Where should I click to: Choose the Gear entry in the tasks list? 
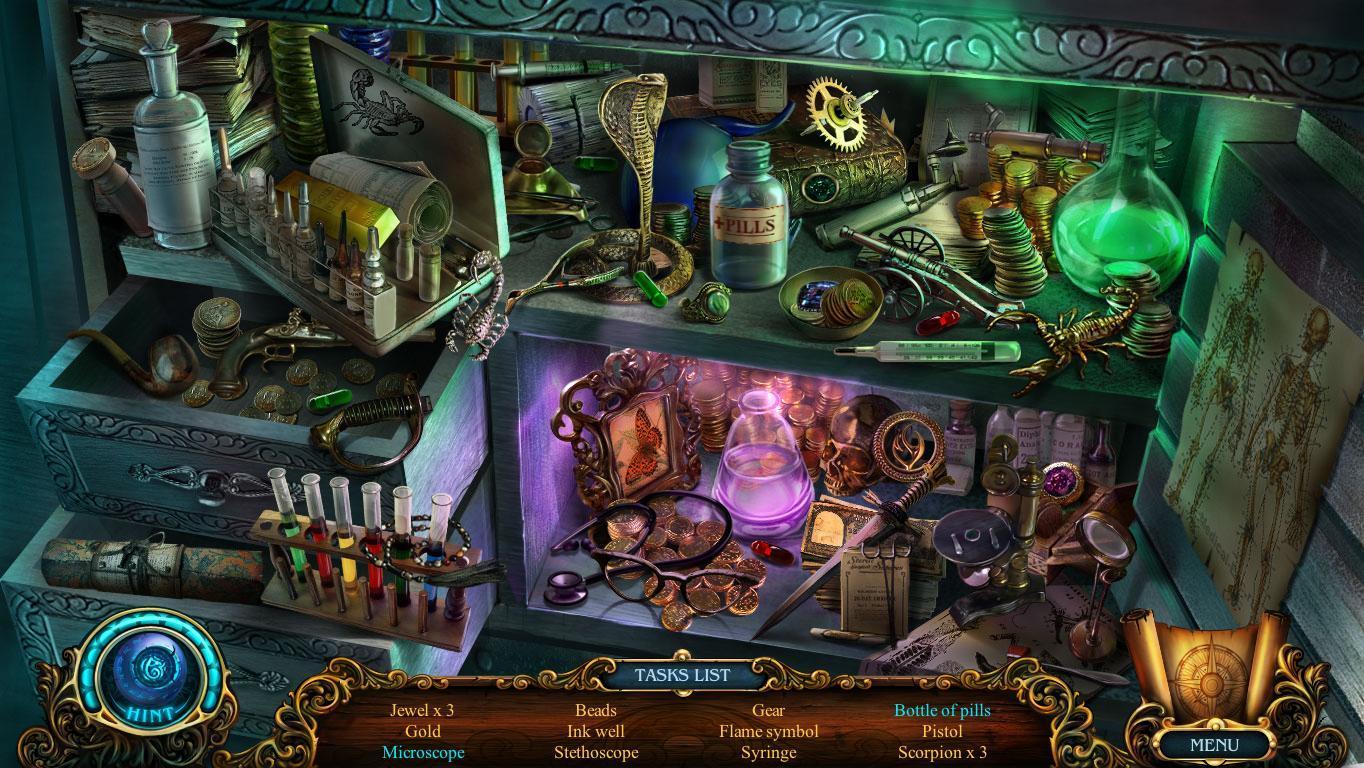pyautogui.click(x=768, y=711)
